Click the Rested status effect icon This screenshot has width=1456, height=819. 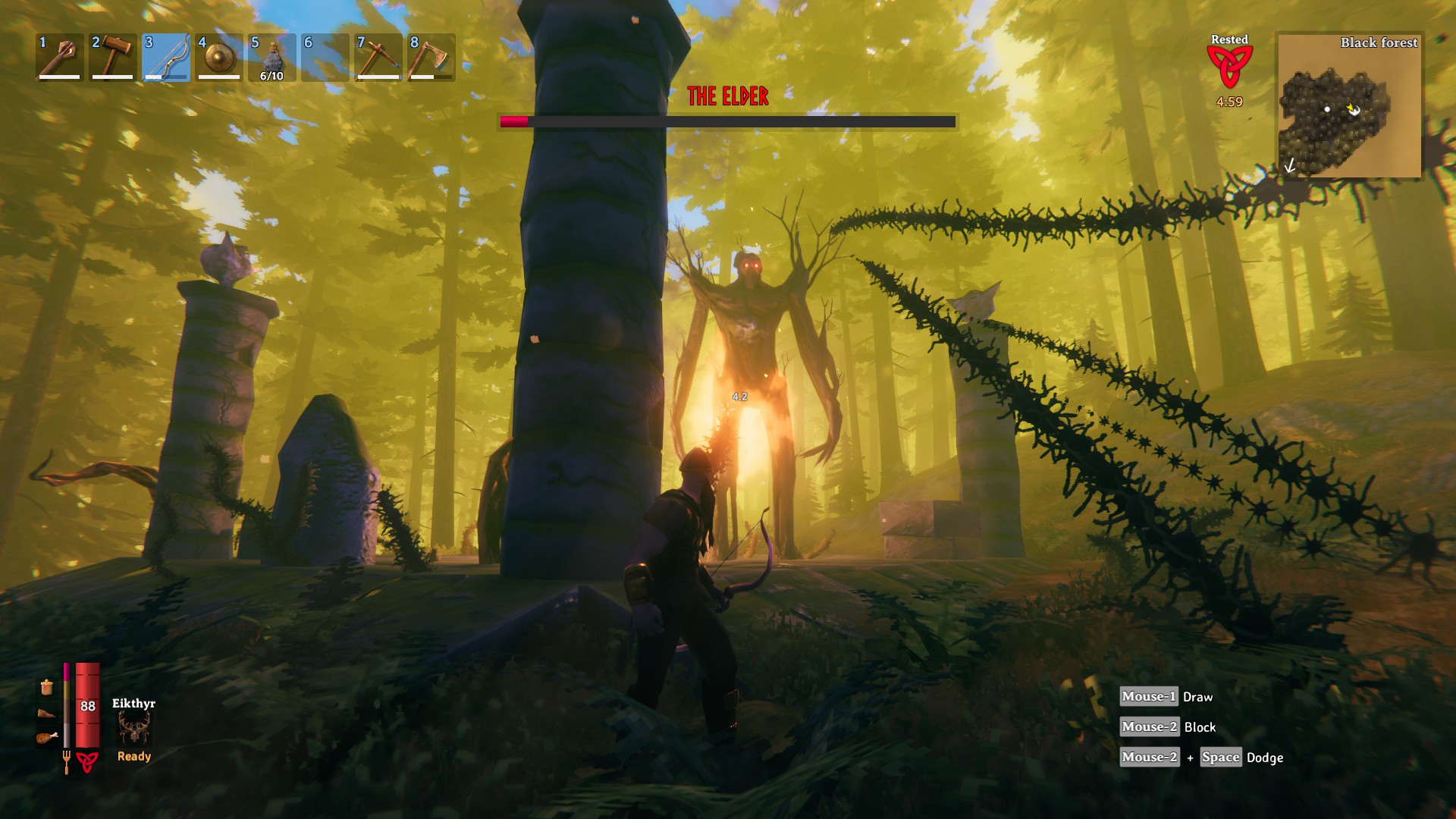[1229, 67]
